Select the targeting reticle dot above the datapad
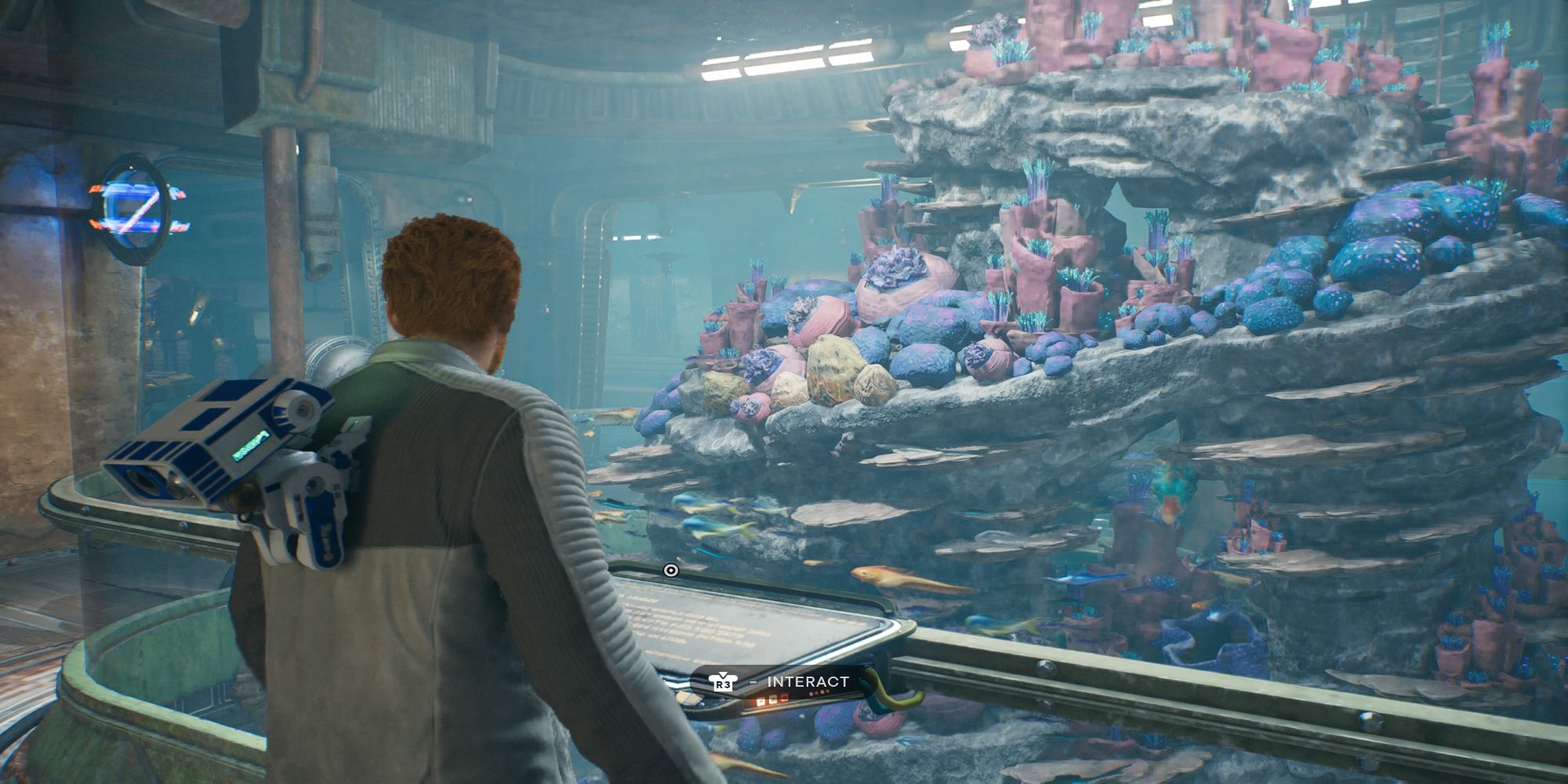1568x784 pixels. pyautogui.click(x=671, y=570)
